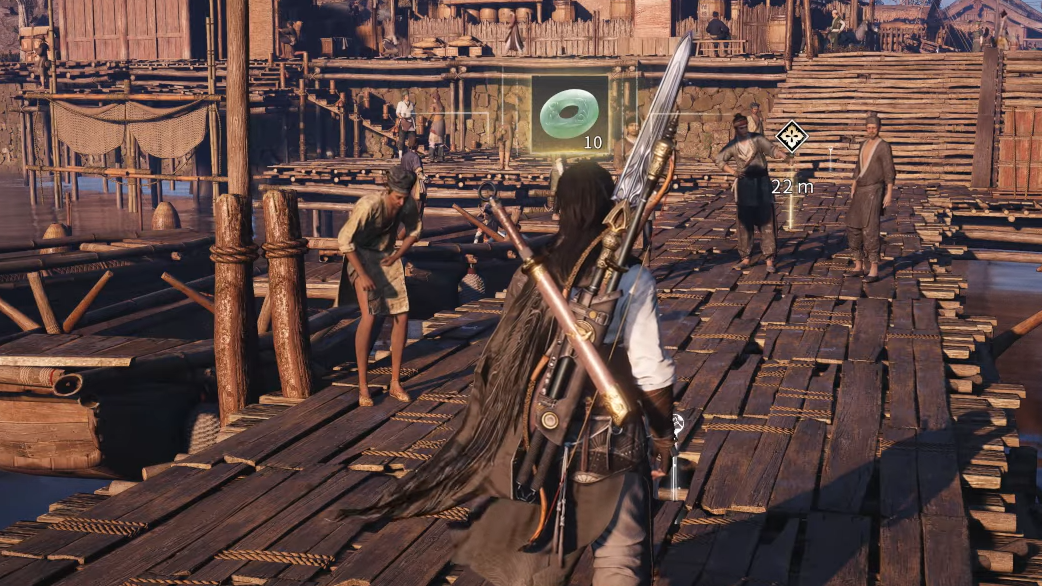
Task: Click the diamond quest waypoint marker
Action: 792,136
